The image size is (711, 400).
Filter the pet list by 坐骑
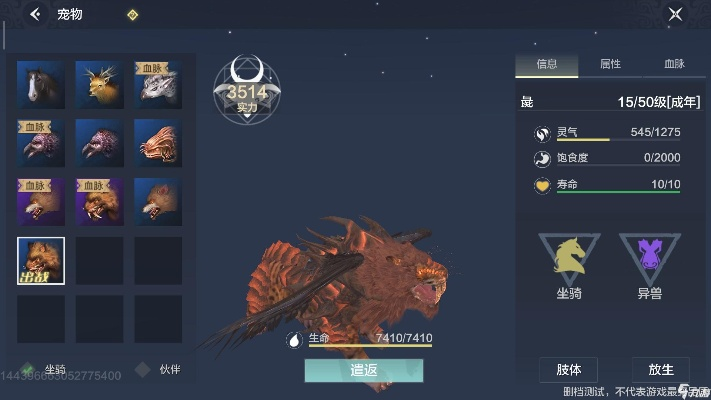click(45, 369)
